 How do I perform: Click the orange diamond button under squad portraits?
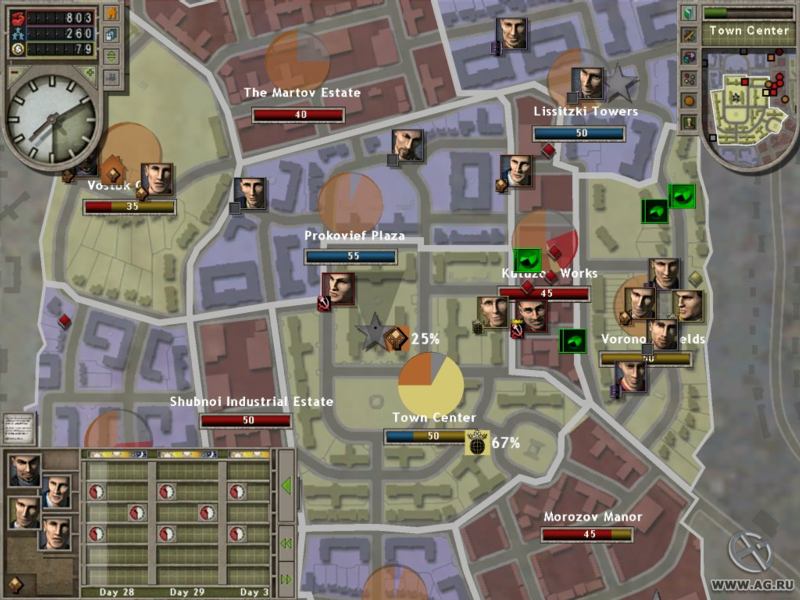pos(17,583)
